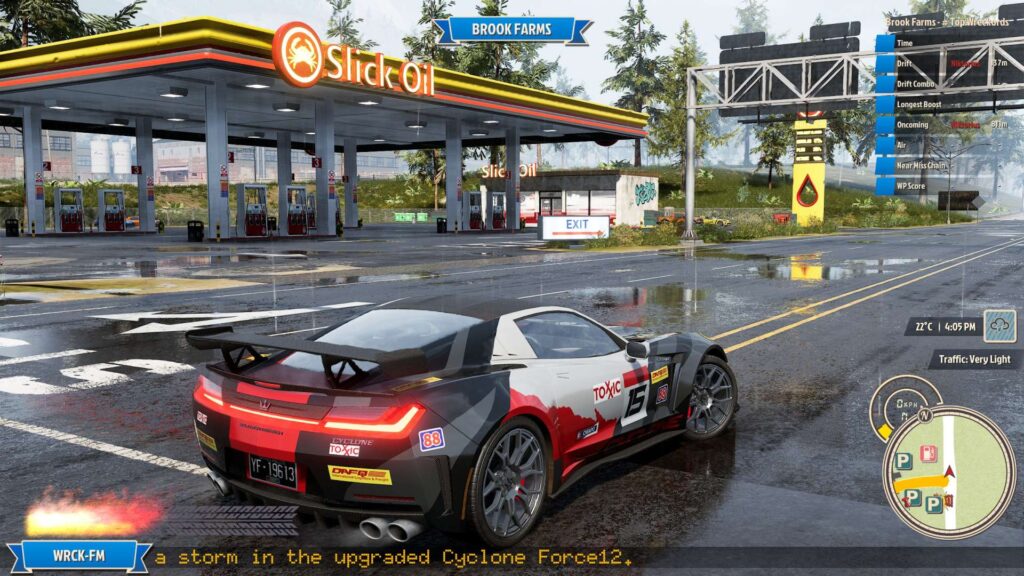
Task: Select the gas station marker on the minimap
Action: (x=929, y=453)
